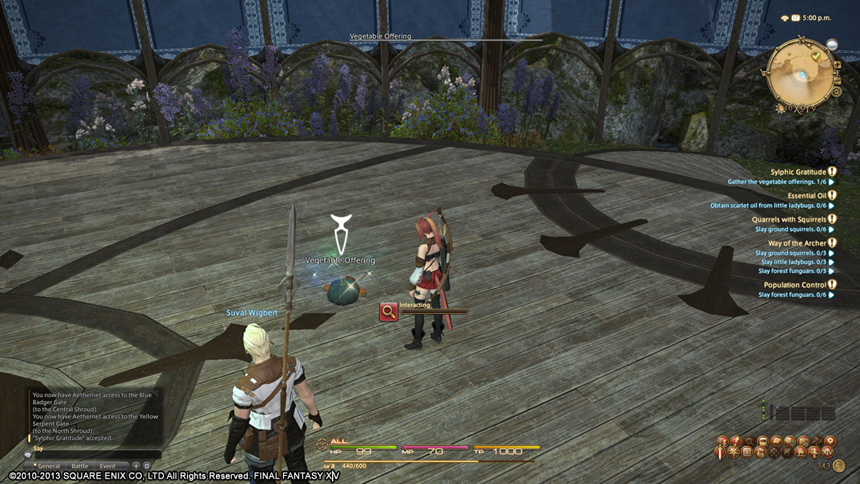860x484 pixels.
Task: Open the Event chat tab
Action: 107,465
